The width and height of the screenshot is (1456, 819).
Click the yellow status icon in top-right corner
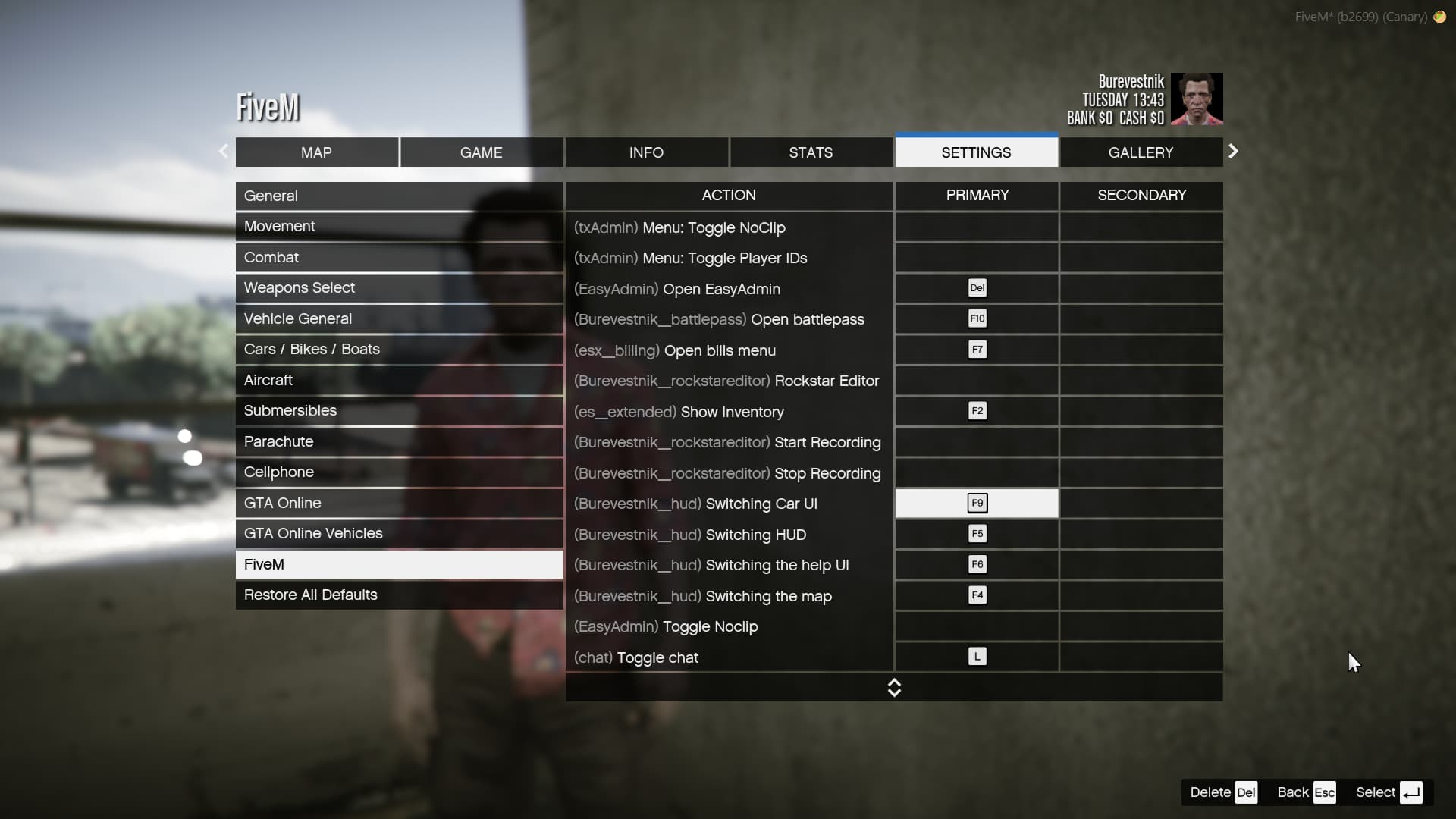1440,17
